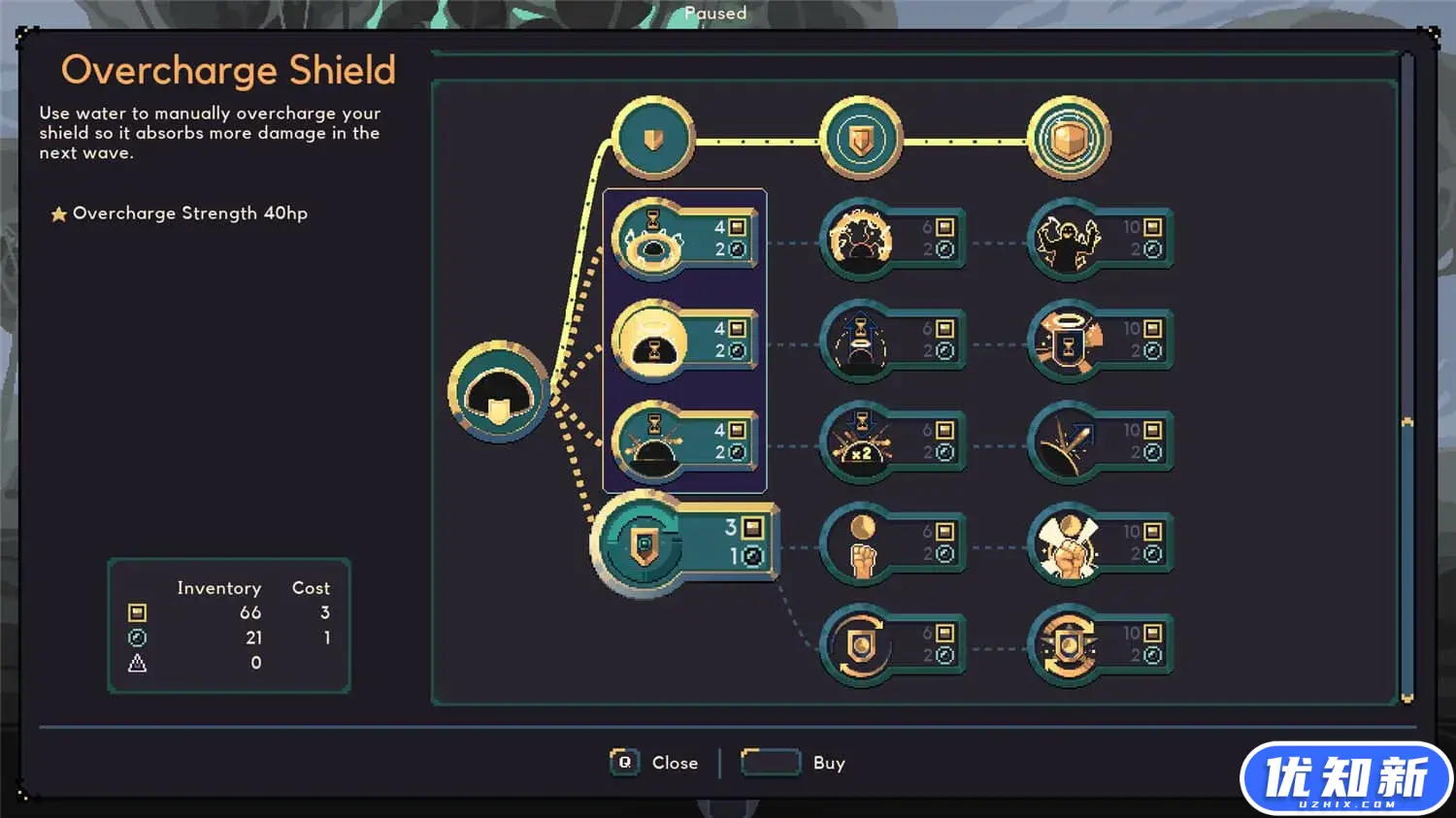Select the shield with circular arrow upgrade
The height and width of the screenshot is (818, 1456).
tap(861, 644)
